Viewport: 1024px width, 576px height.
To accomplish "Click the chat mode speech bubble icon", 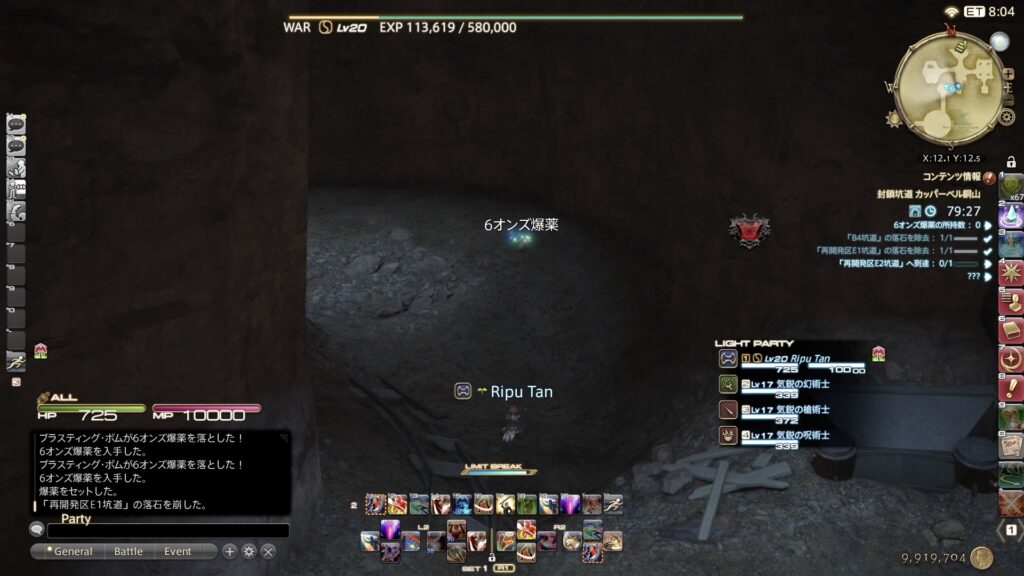I will (37, 530).
